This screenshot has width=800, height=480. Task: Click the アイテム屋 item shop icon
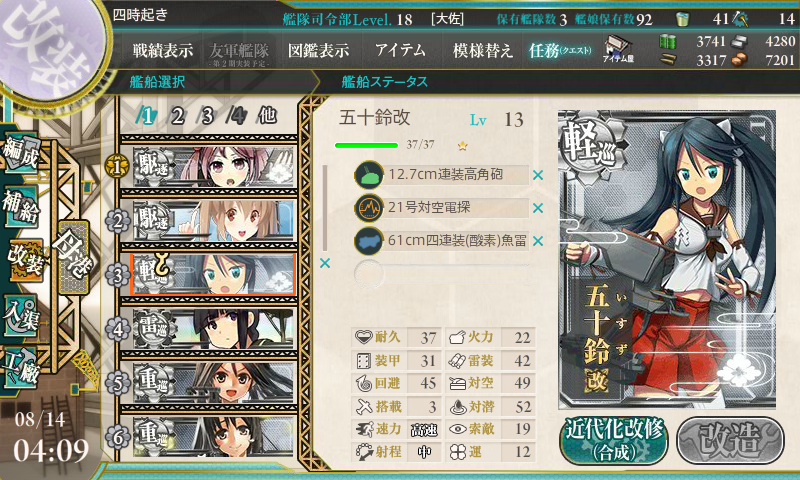615,49
